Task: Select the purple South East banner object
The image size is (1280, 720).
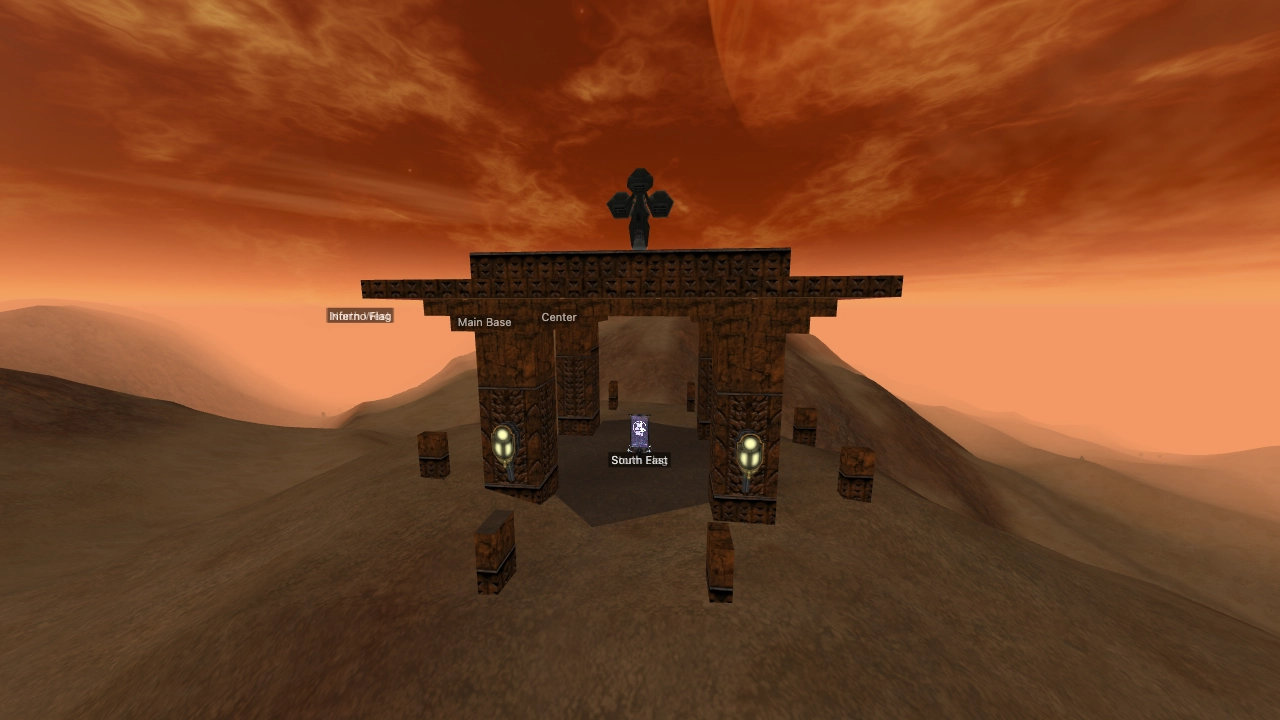Action: pyautogui.click(x=639, y=430)
